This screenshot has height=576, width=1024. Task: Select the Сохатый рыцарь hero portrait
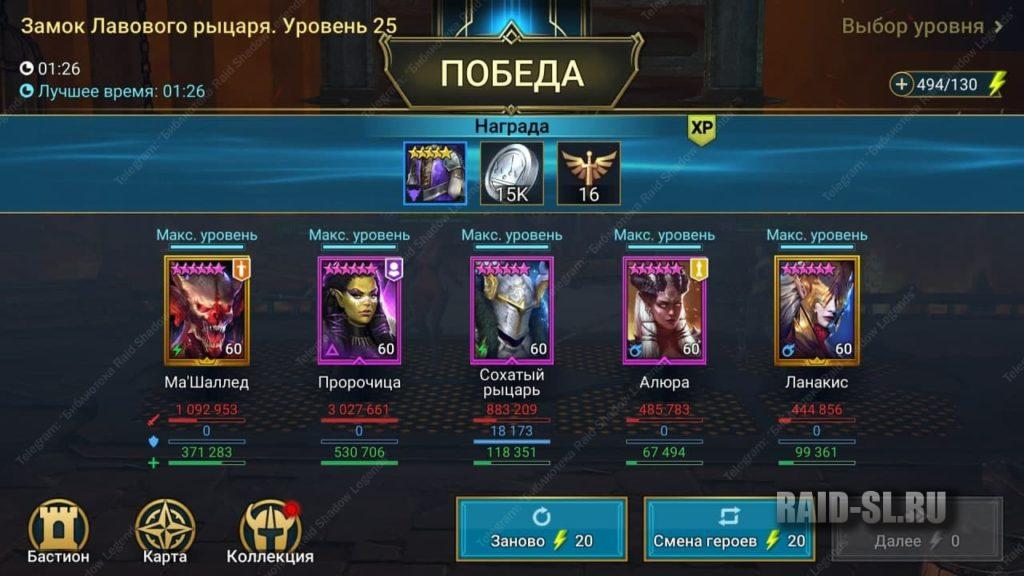tap(512, 311)
